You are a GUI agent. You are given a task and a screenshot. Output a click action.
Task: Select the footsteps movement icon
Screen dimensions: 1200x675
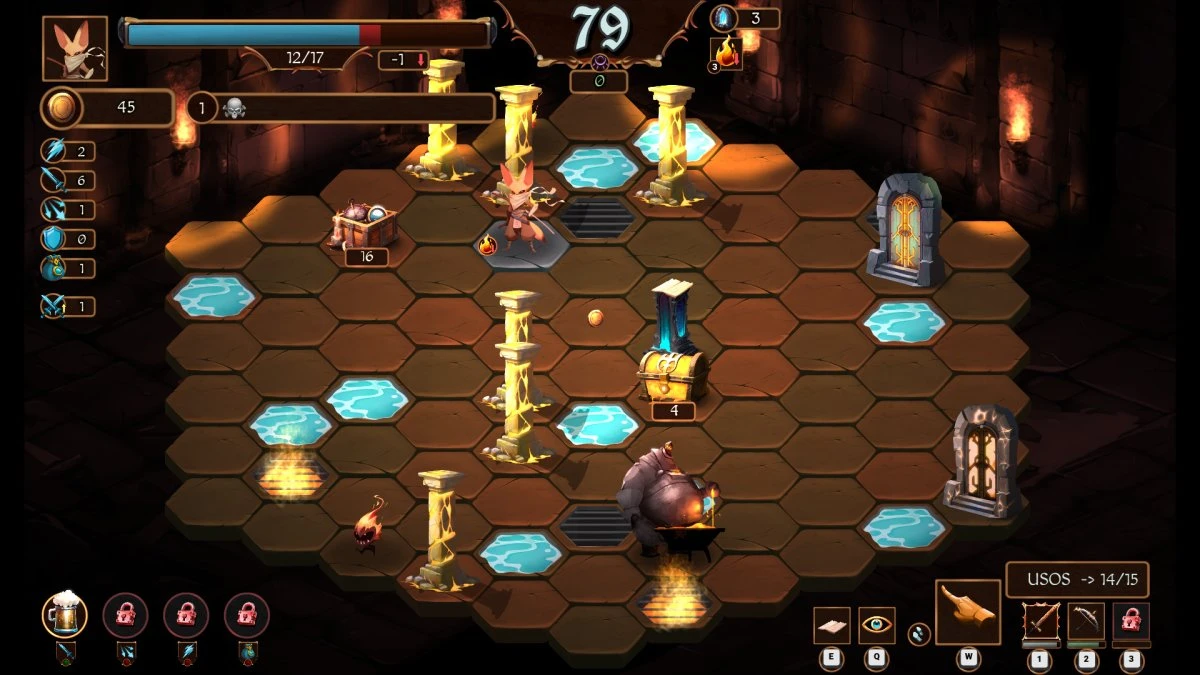tap(917, 632)
